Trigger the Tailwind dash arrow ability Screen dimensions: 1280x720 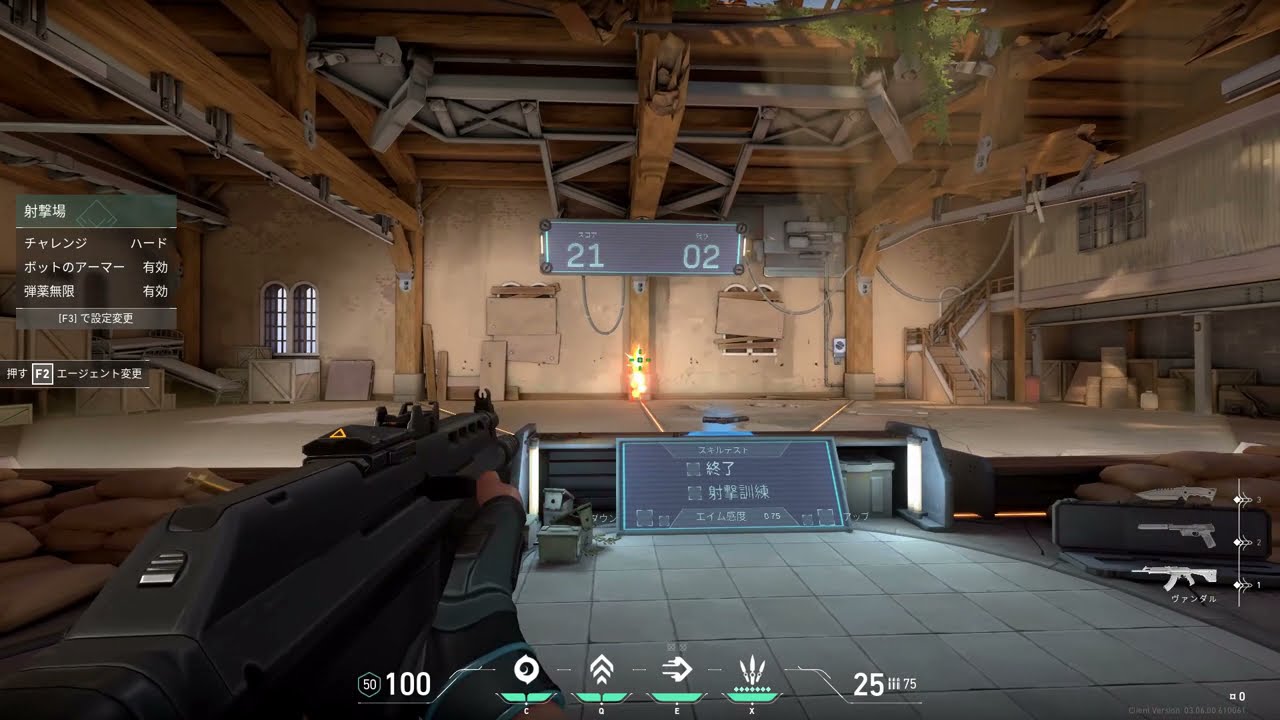[677, 670]
